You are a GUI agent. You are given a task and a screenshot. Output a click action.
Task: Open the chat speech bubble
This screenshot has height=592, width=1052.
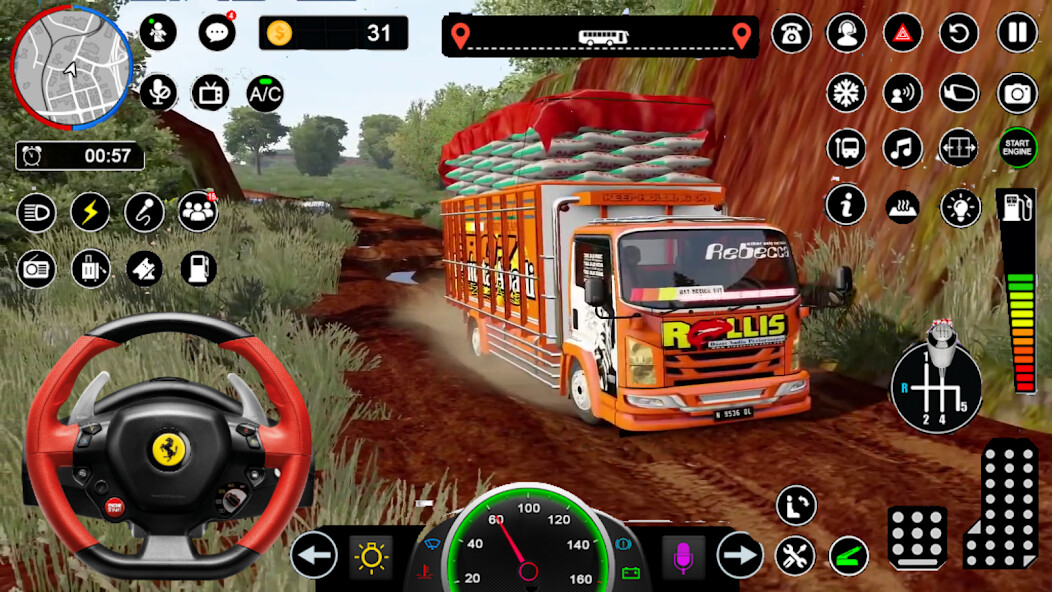tap(216, 33)
